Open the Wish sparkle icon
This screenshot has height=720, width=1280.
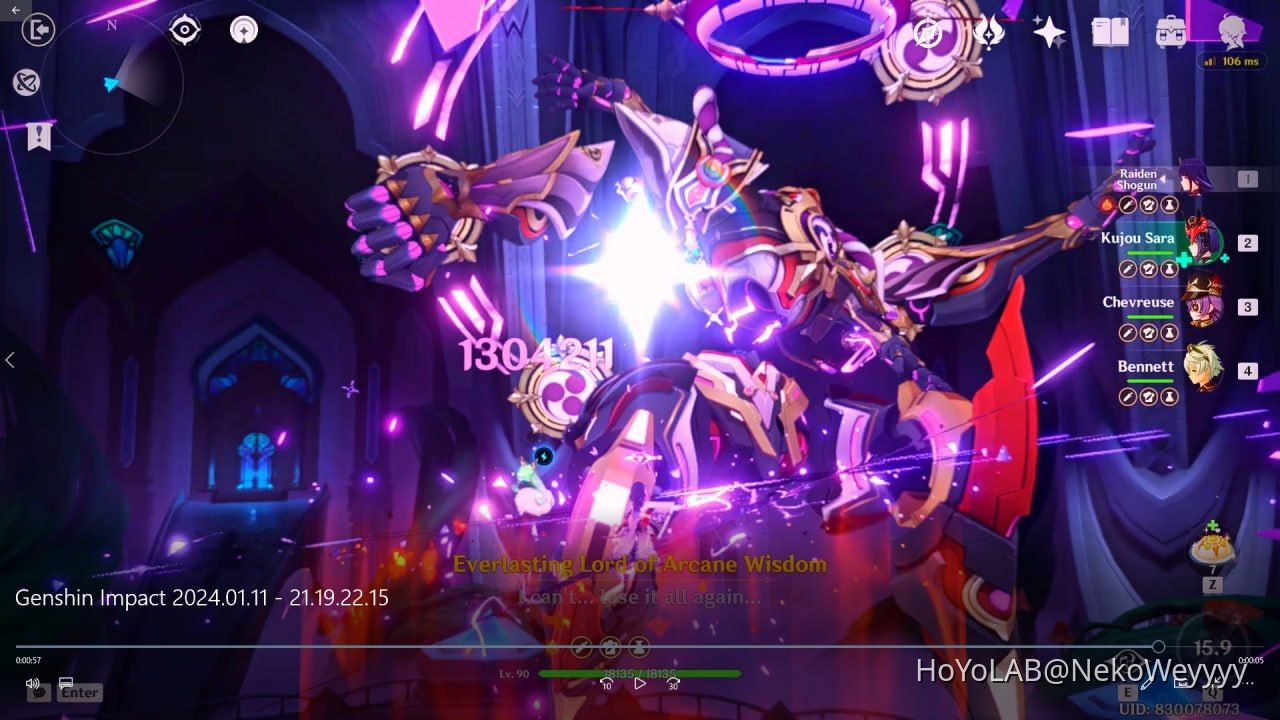click(x=1048, y=31)
